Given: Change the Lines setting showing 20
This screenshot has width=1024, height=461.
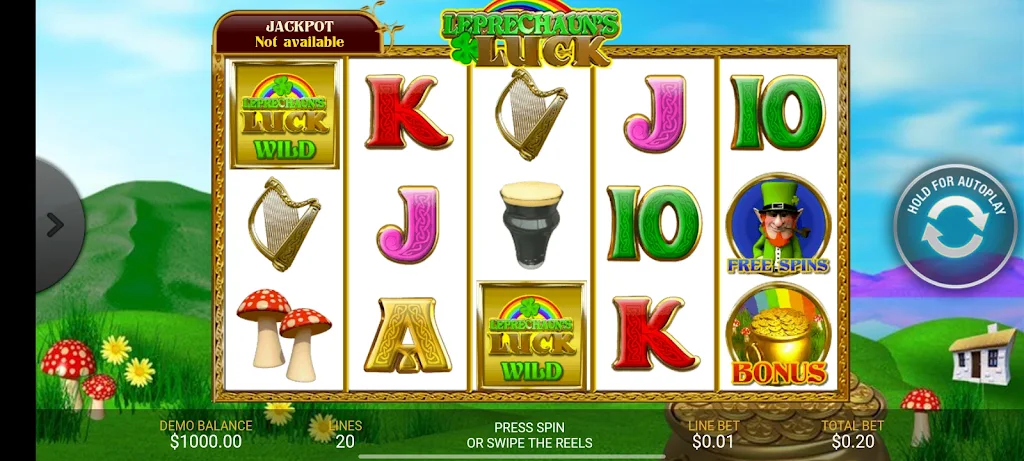Looking at the screenshot, I should (x=345, y=434).
